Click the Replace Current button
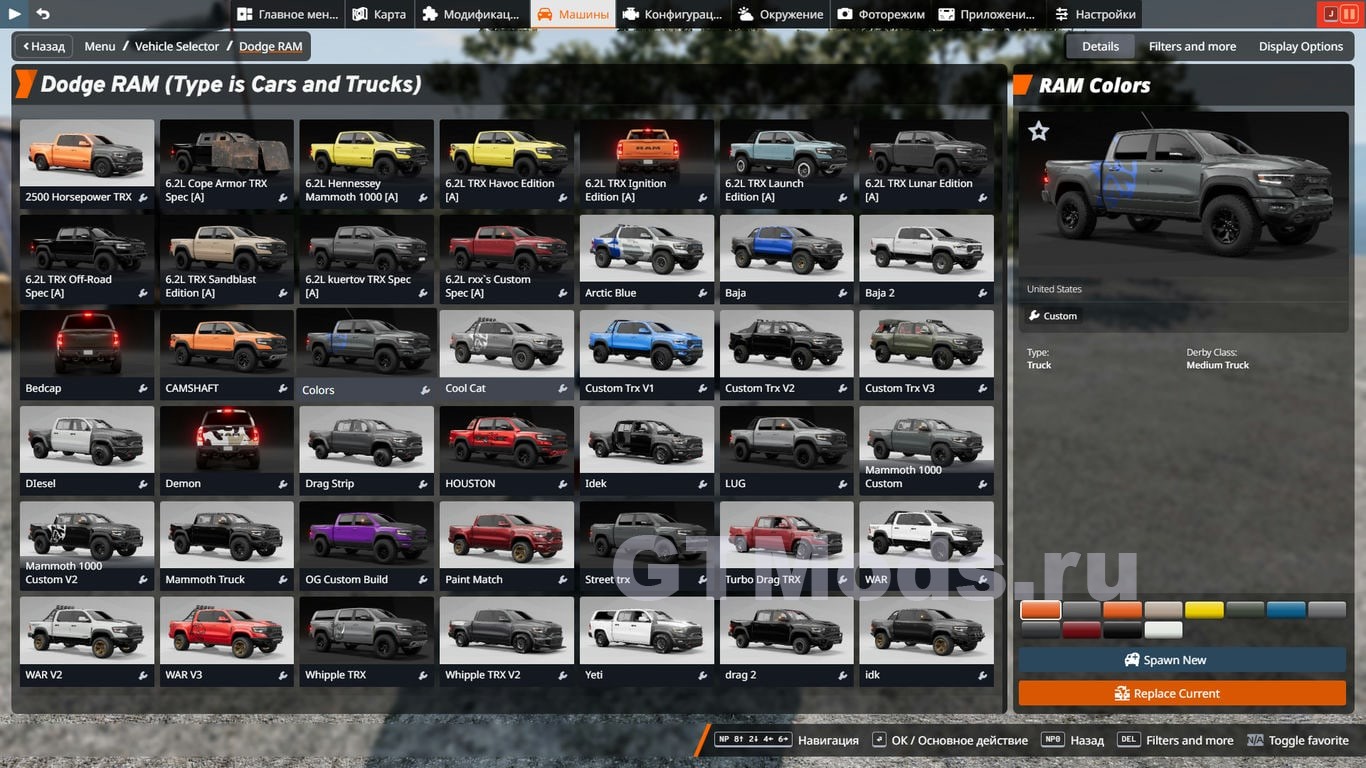The image size is (1366, 768). coord(1182,693)
